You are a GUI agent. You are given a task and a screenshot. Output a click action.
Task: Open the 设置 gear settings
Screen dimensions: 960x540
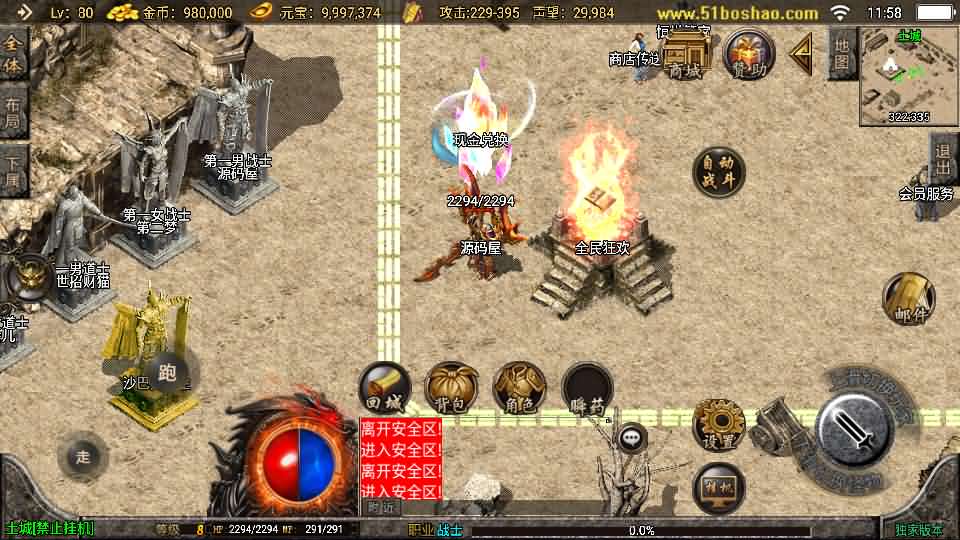click(719, 424)
